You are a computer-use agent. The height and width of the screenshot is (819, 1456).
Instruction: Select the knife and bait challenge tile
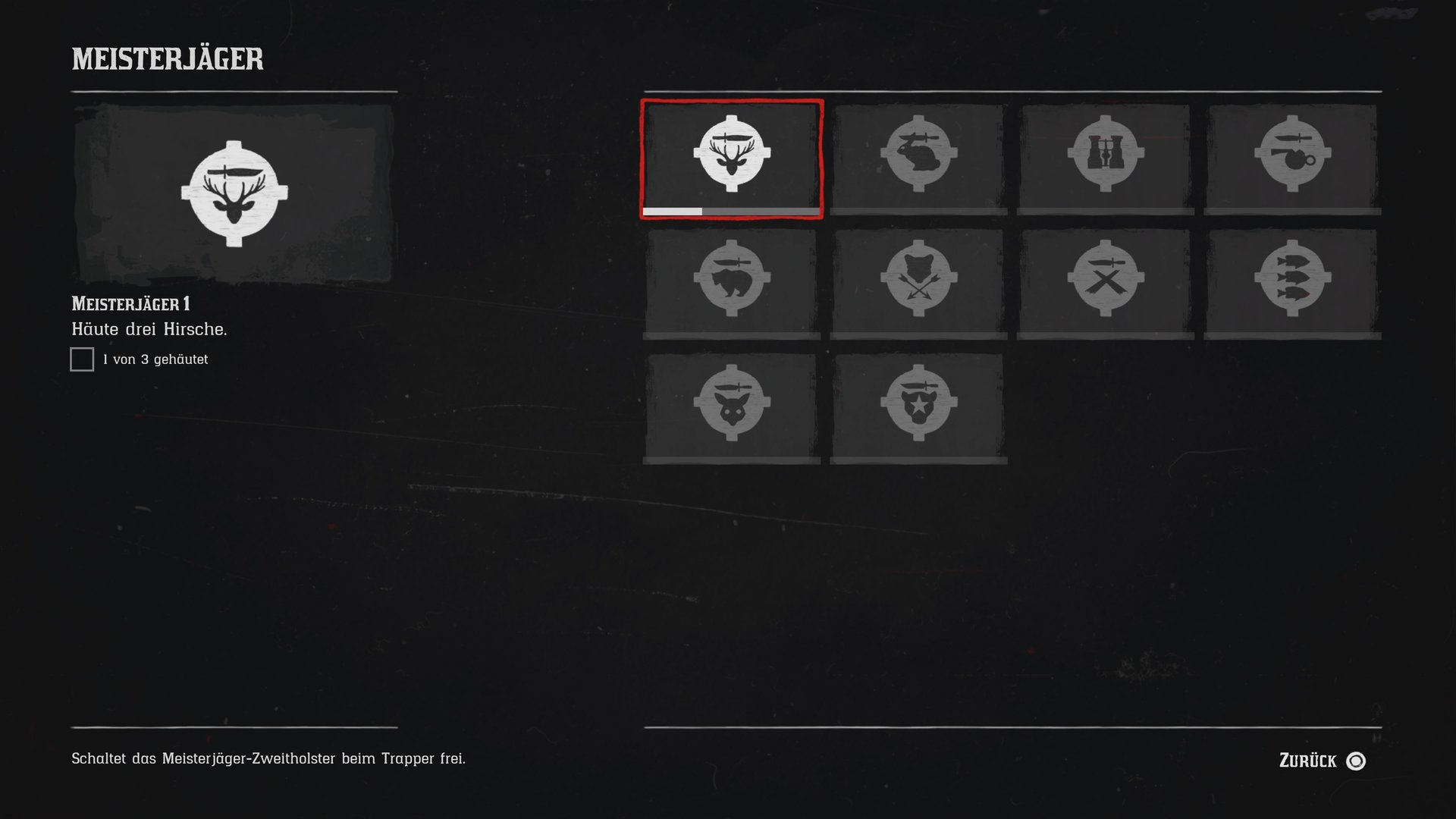pyautogui.click(x=1292, y=158)
